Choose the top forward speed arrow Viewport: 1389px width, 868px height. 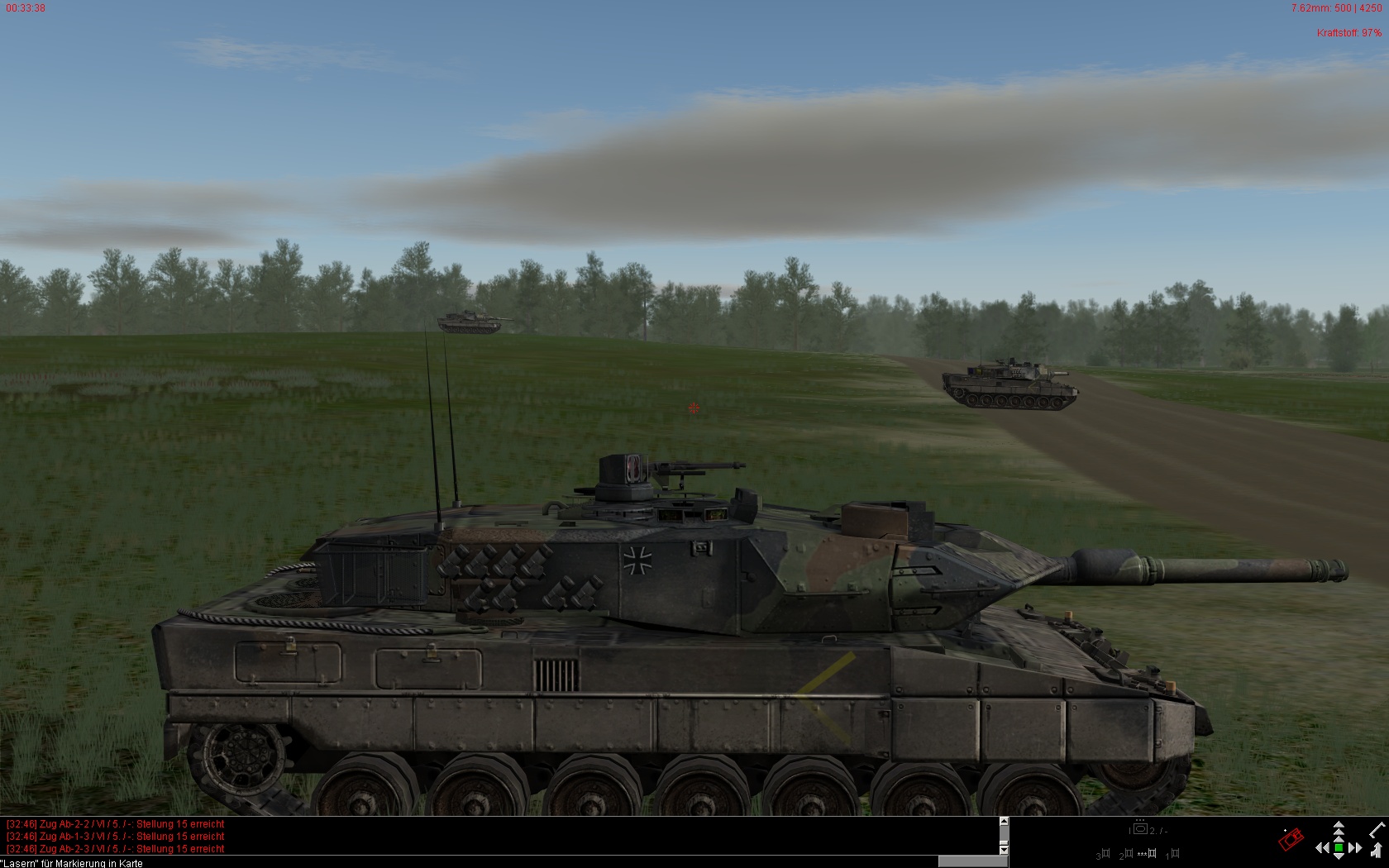coord(1339,827)
